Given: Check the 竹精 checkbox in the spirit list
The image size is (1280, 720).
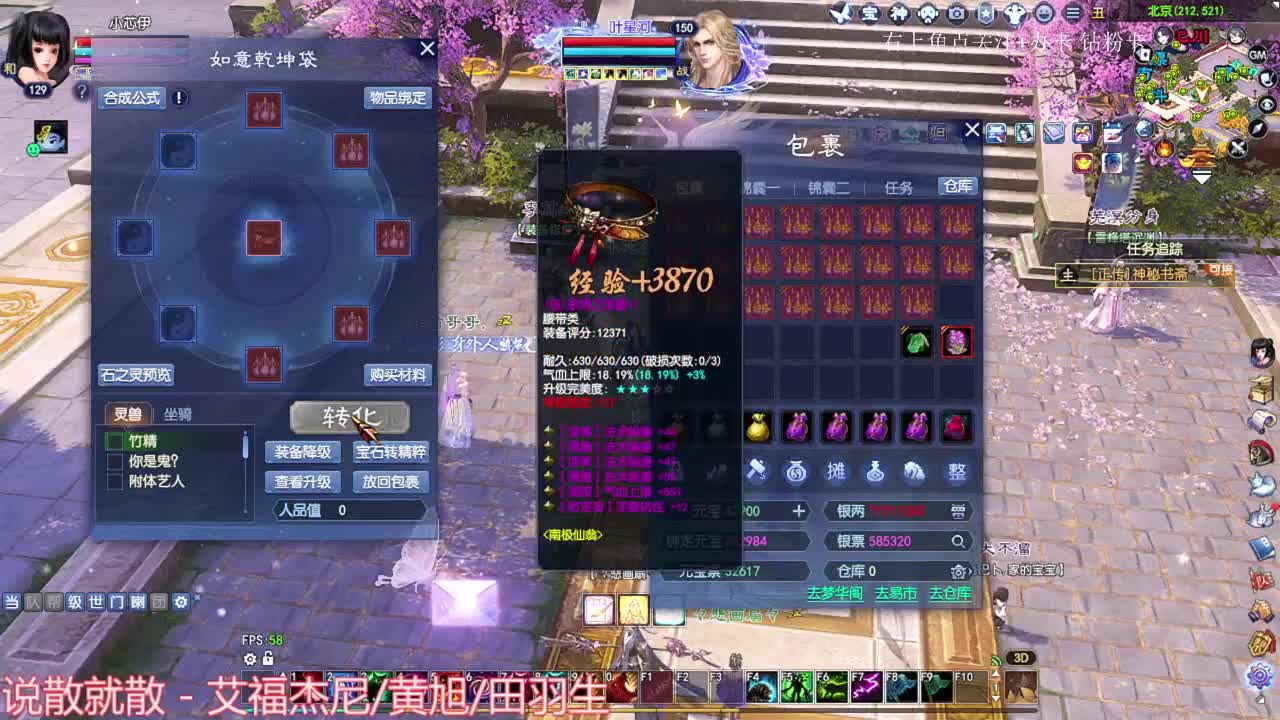Looking at the screenshot, I should coord(113,440).
